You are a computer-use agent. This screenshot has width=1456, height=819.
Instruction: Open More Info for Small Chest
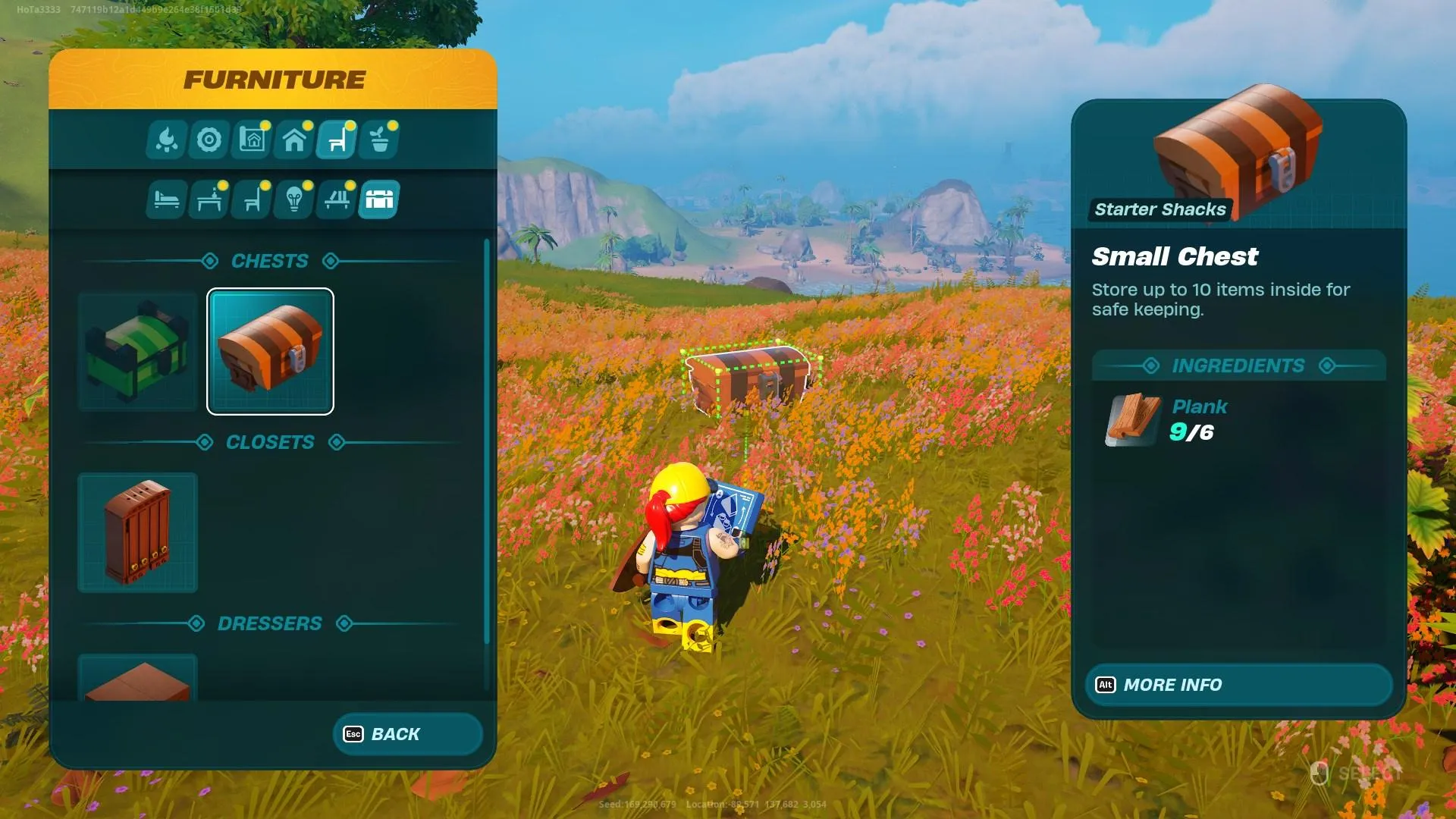pyautogui.click(x=1238, y=685)
